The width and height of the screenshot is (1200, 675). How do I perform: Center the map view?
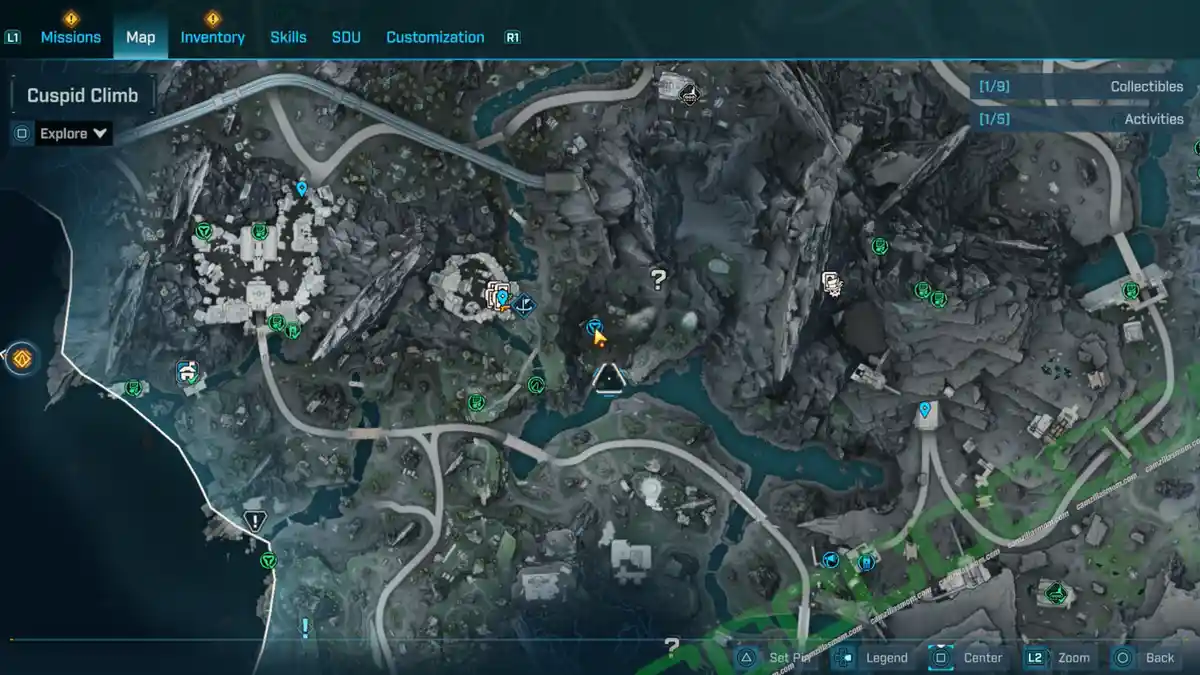coord(970,657)
